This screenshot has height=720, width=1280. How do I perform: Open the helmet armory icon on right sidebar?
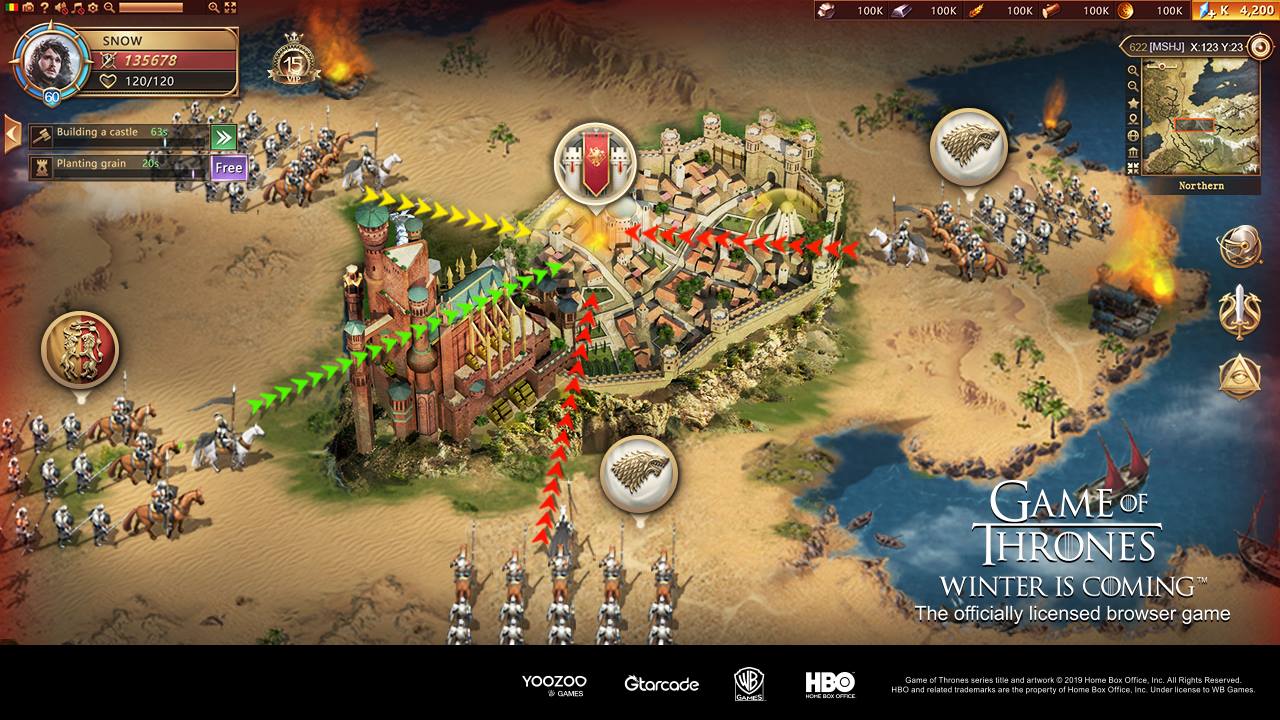[x=1239, y=244]
